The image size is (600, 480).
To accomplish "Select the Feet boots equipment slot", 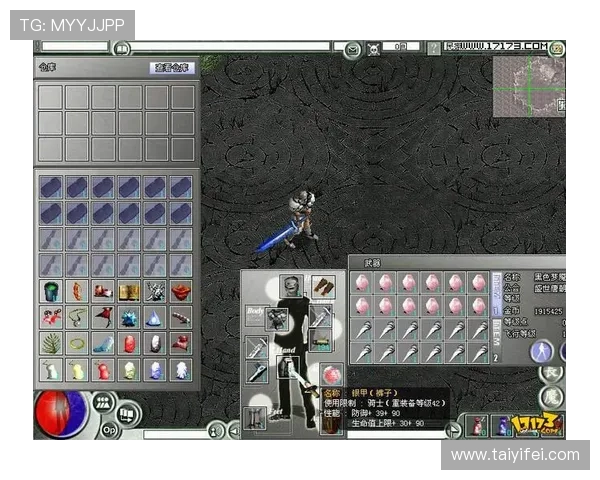I will 256,417.
